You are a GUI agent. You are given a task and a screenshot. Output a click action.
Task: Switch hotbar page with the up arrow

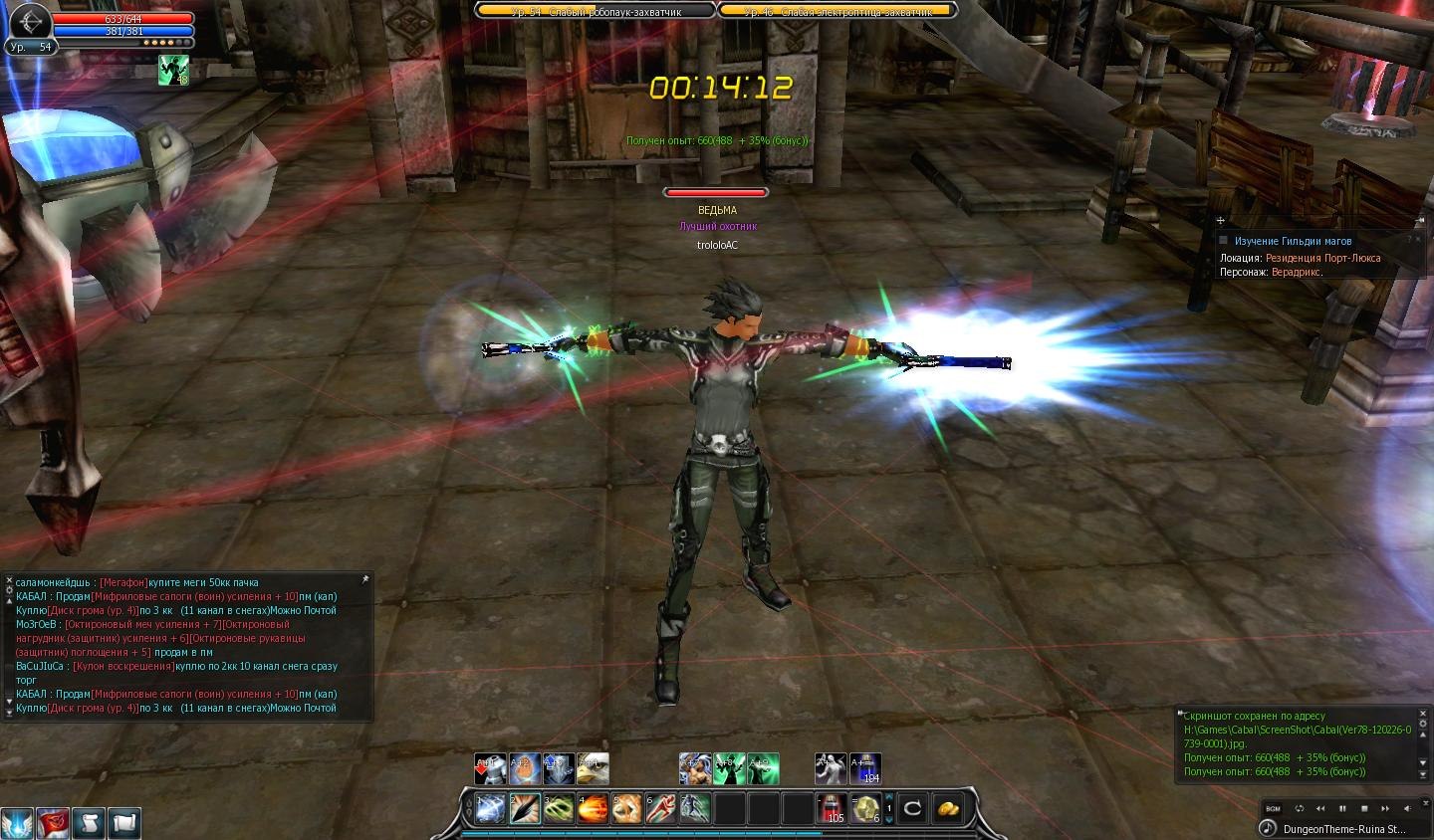pos(889,797)
